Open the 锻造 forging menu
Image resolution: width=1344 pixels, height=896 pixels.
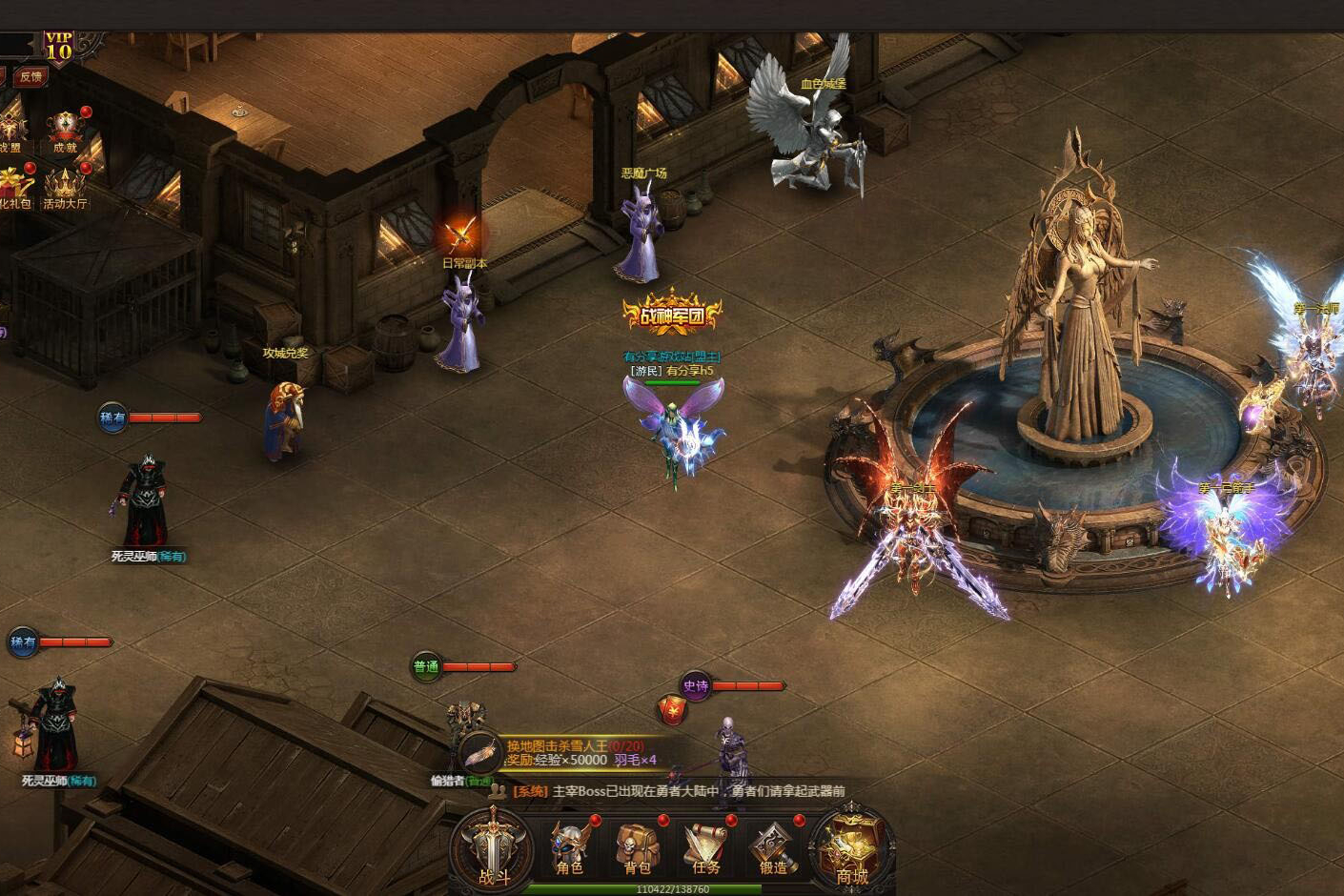coord(773,847)
